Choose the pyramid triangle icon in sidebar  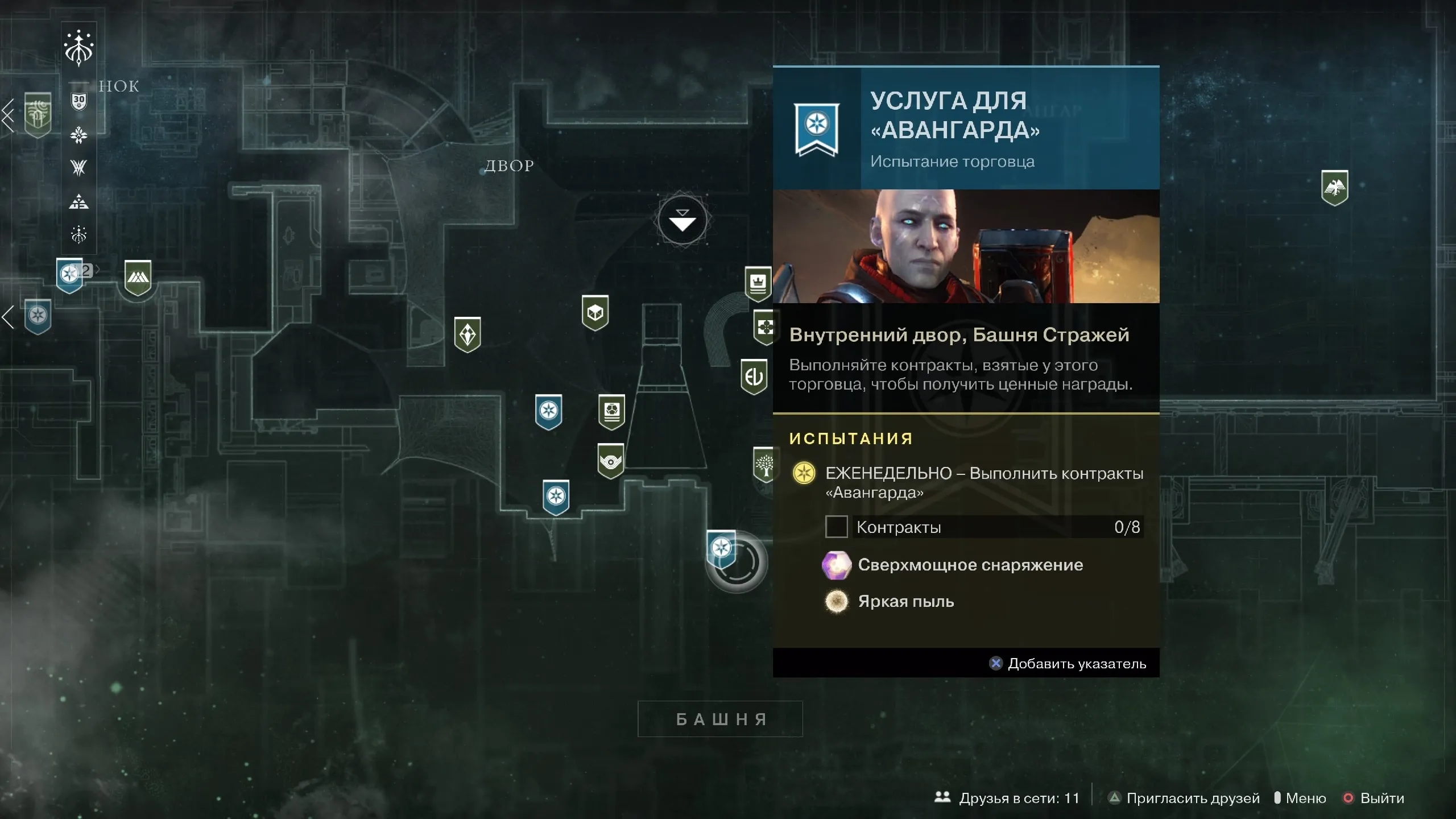coord(79,201)
